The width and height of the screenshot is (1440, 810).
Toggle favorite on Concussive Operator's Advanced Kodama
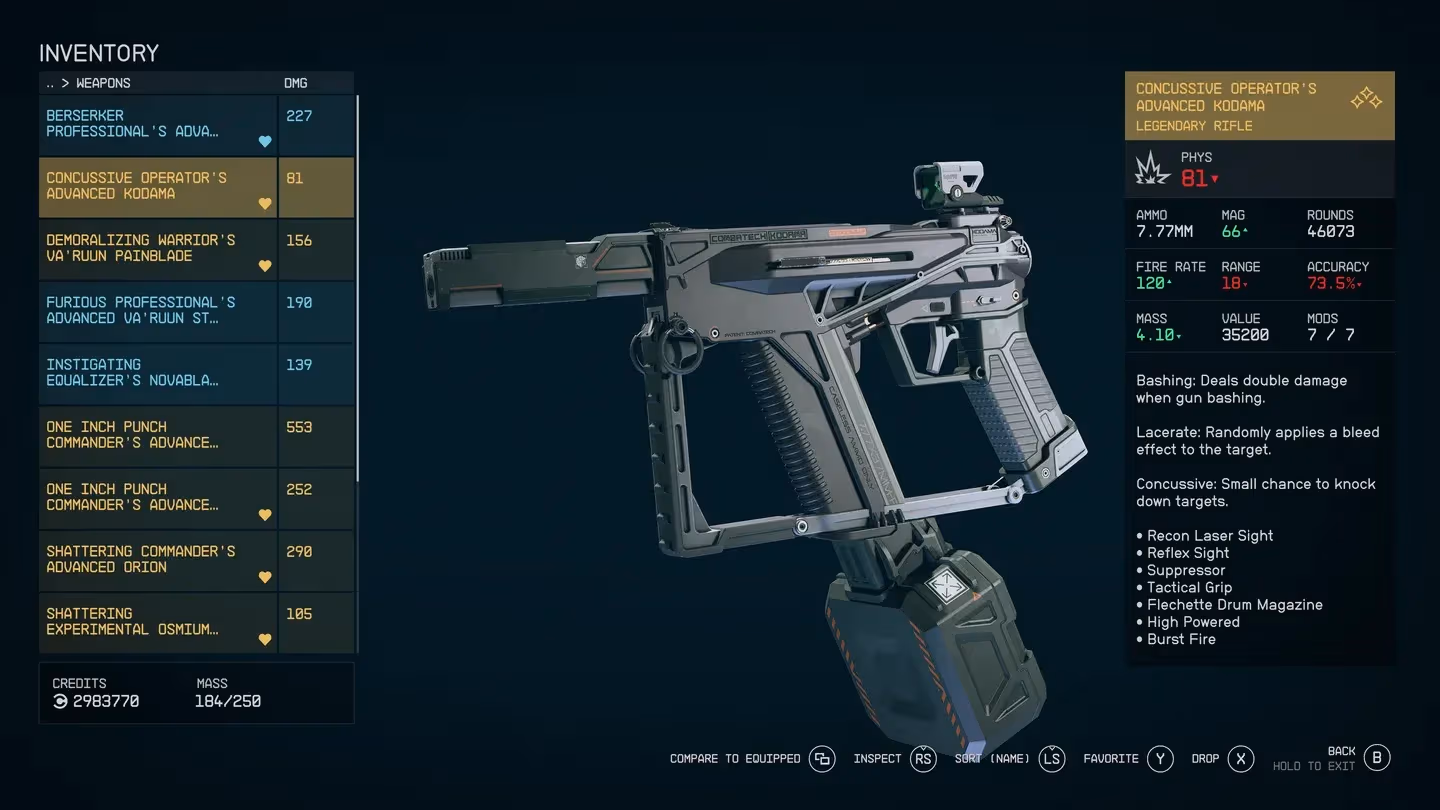264,204
